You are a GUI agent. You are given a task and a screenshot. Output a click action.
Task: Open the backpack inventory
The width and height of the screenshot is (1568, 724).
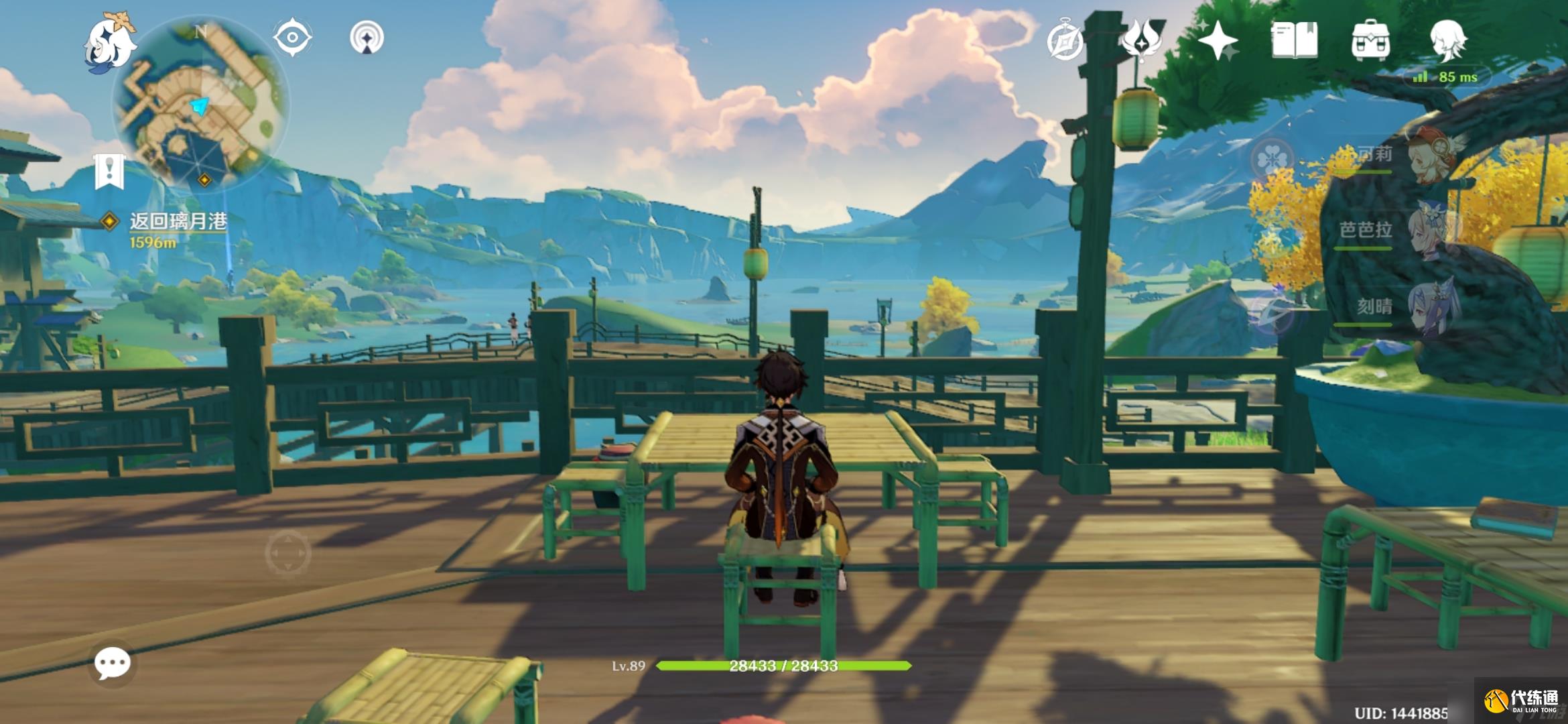coord(1371,40)
